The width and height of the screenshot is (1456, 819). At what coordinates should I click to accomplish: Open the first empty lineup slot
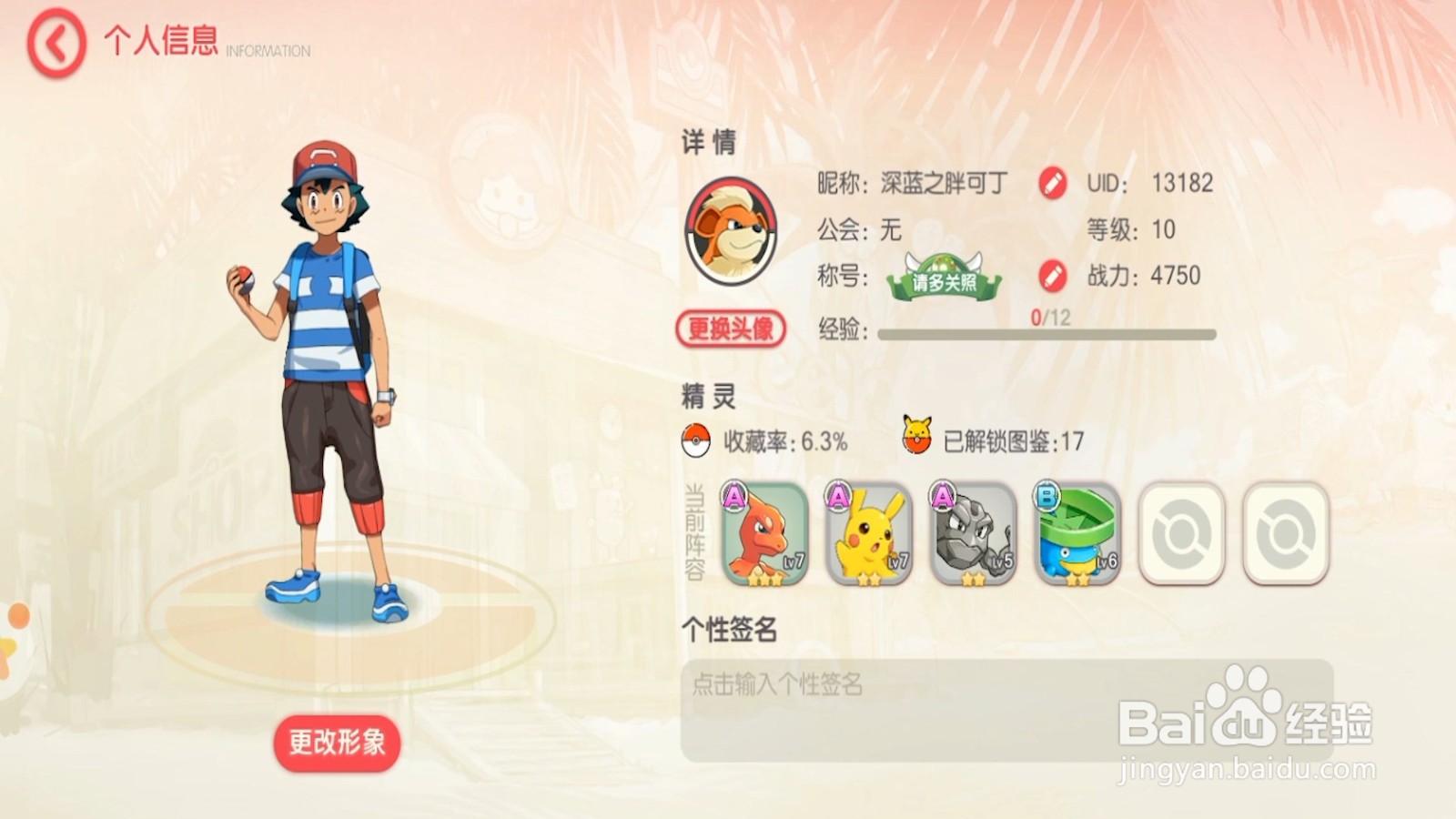(x=1180, y=532)
